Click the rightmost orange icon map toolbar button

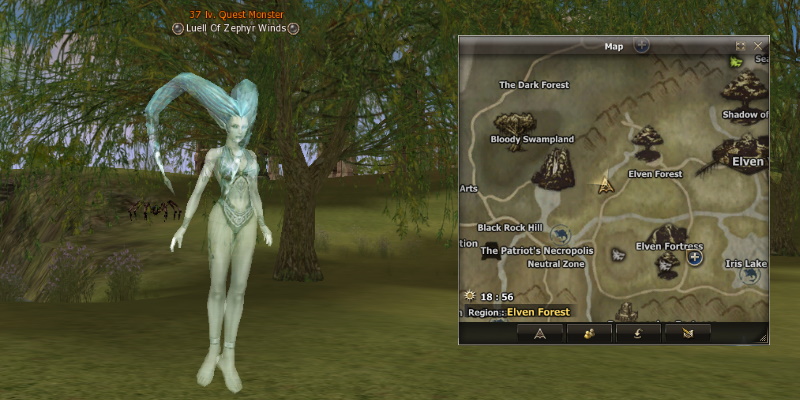686,334
